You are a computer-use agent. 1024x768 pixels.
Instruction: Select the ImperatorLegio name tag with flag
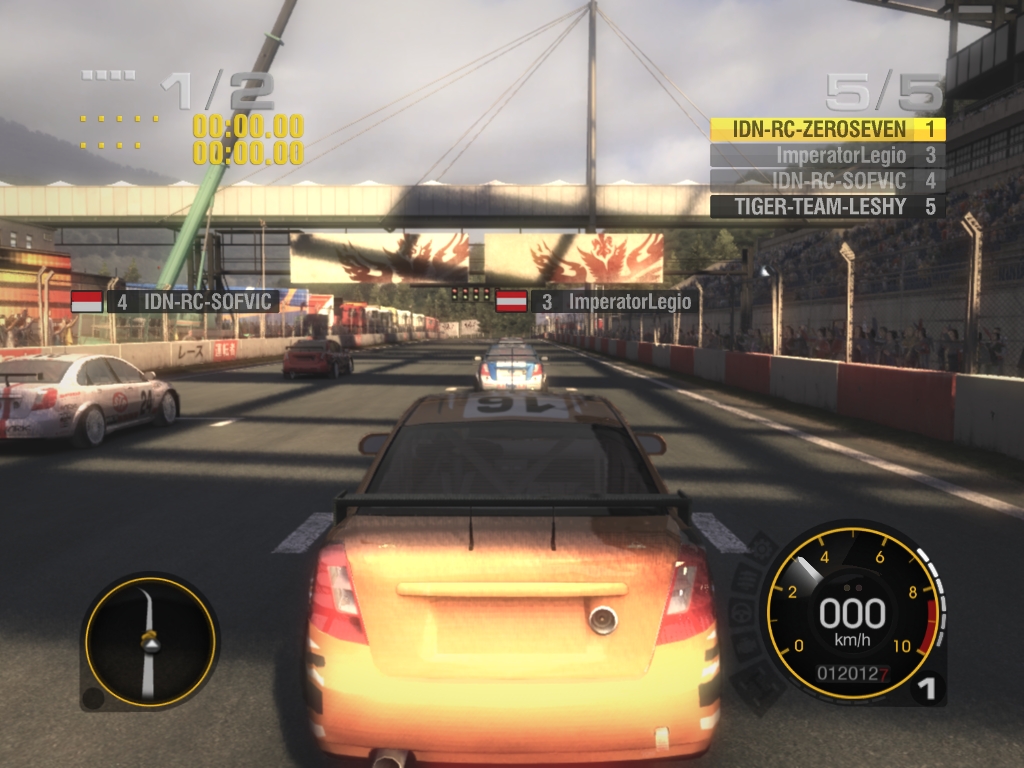(x=597, y=300)
